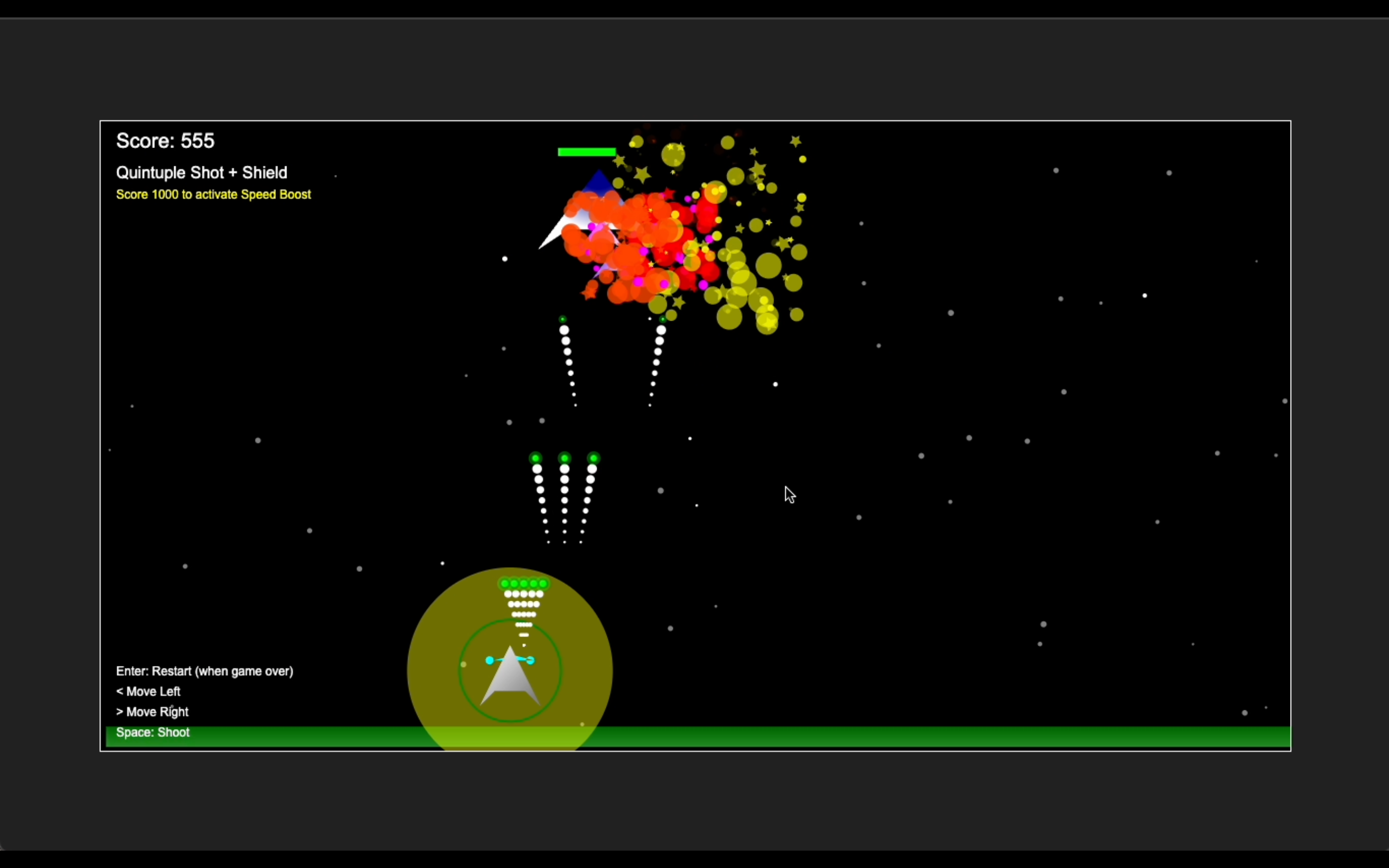Open the Speed Boost hint text

[213, 195]
